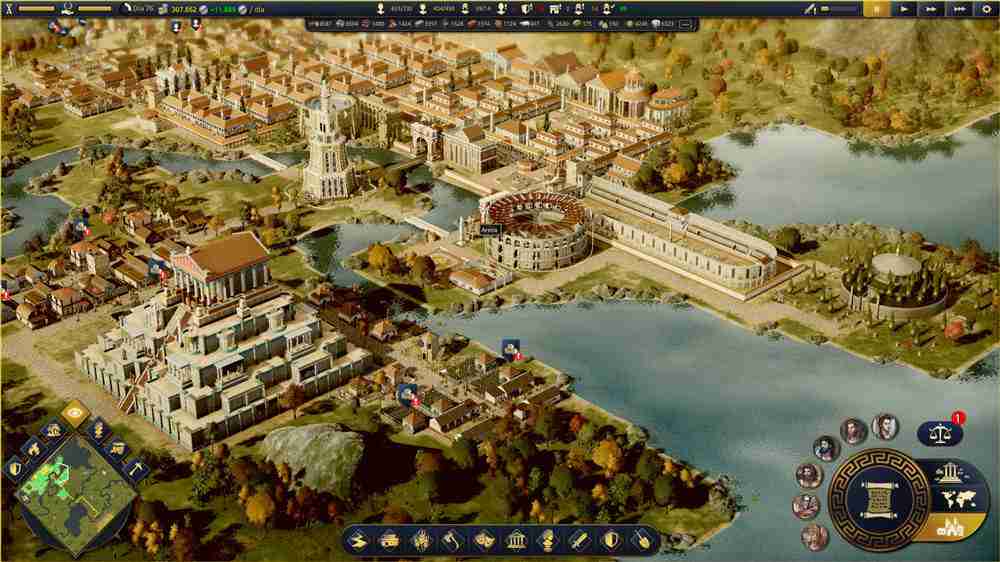Select the axe build category
This screenshot has width=1000, height=562.
[453, 541]
